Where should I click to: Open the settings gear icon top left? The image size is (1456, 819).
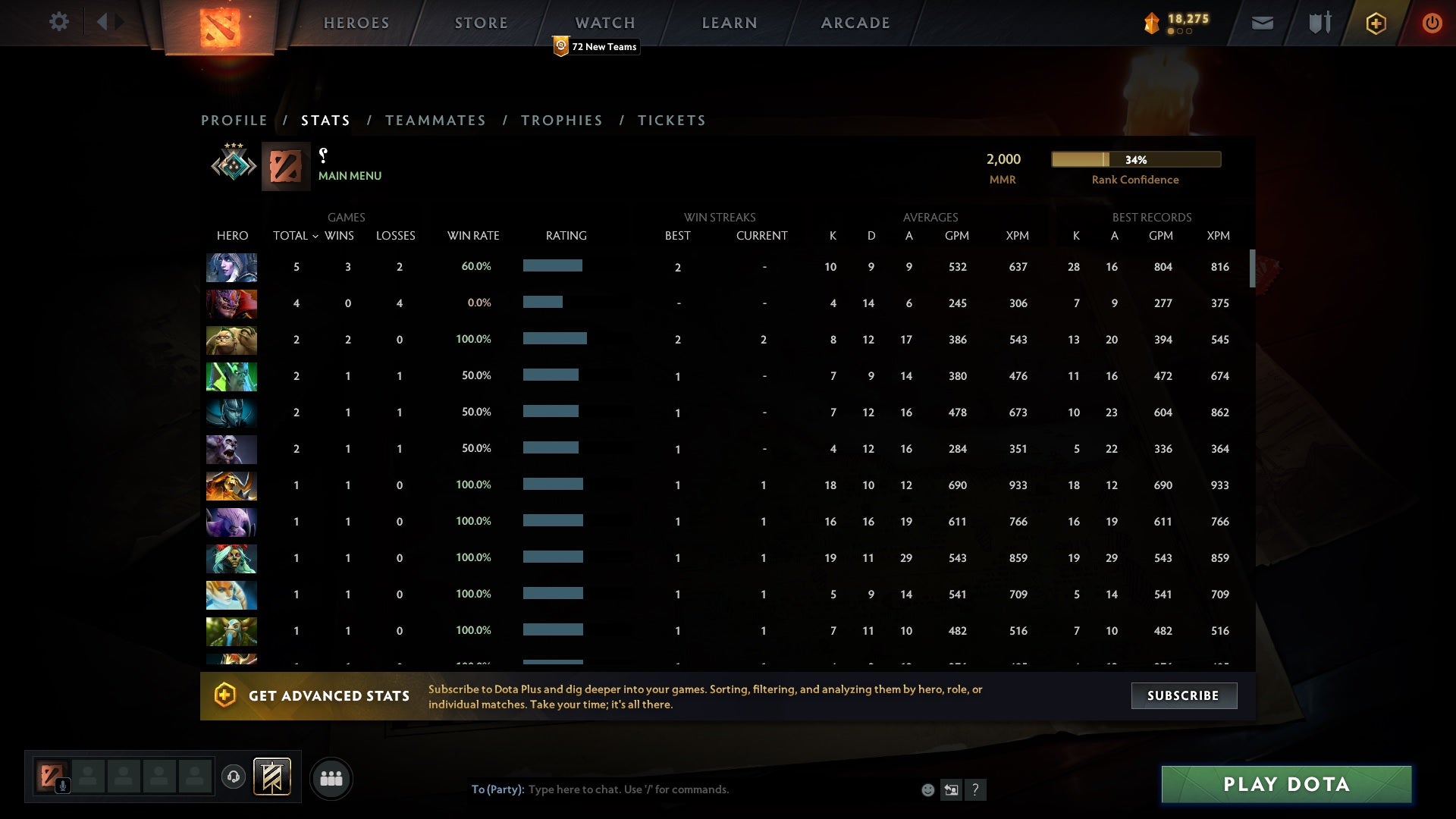(x=59, y=22)
